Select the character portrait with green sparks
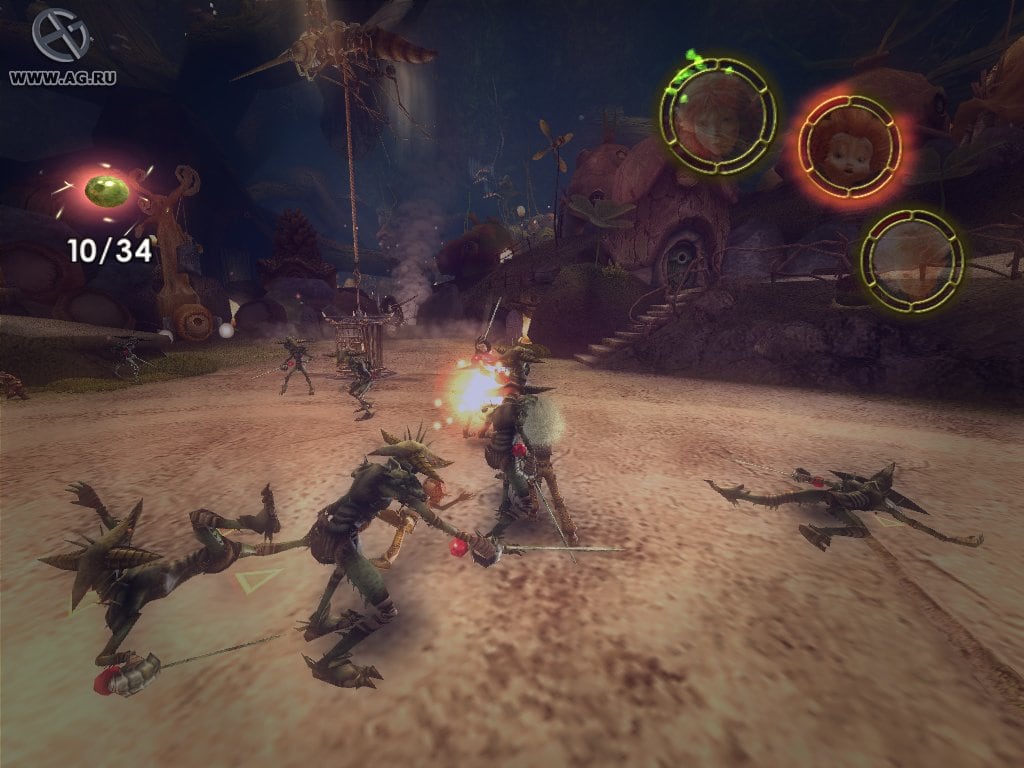 (718, 115)
